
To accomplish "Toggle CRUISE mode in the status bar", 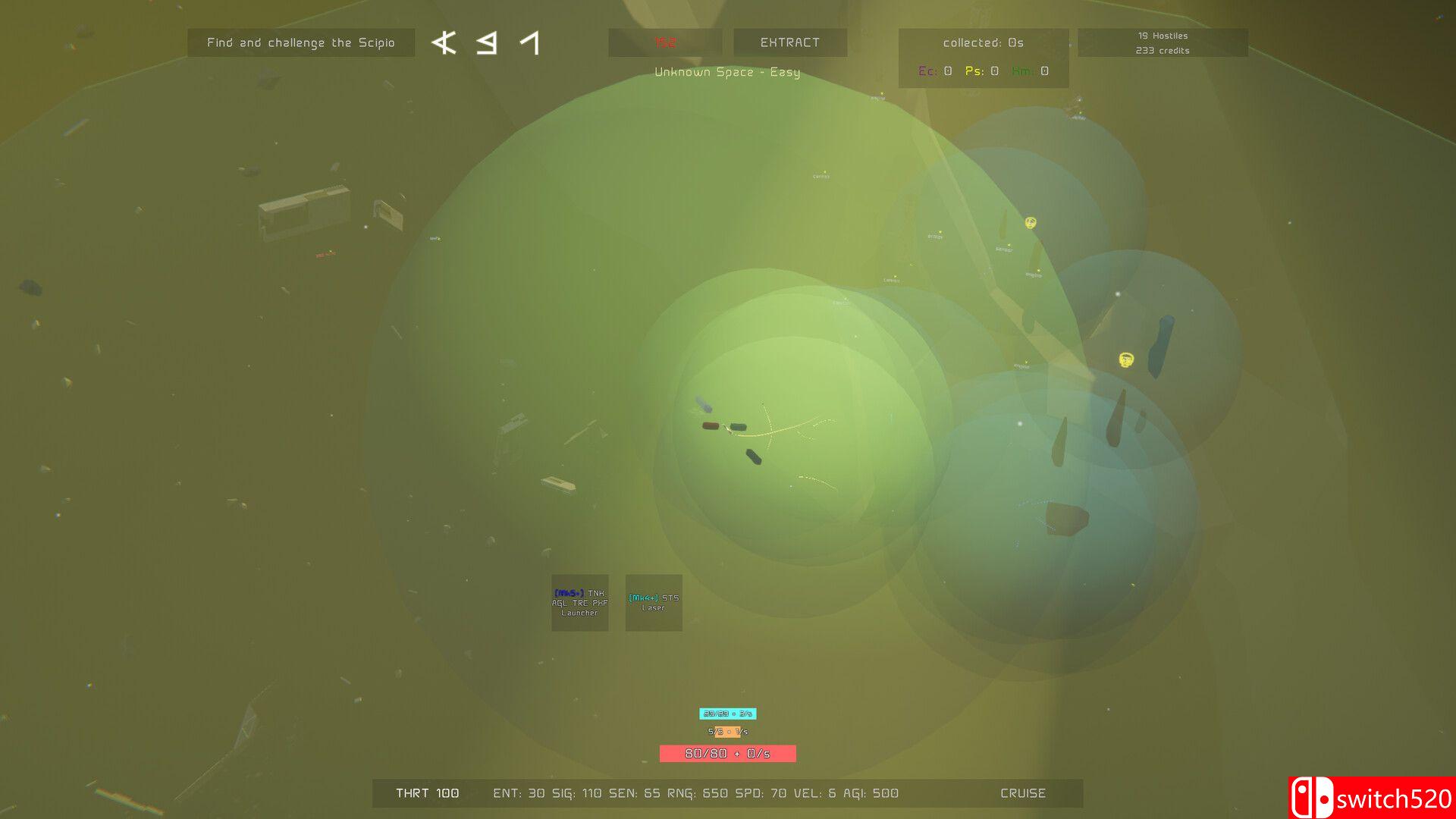I will 1022,793.
